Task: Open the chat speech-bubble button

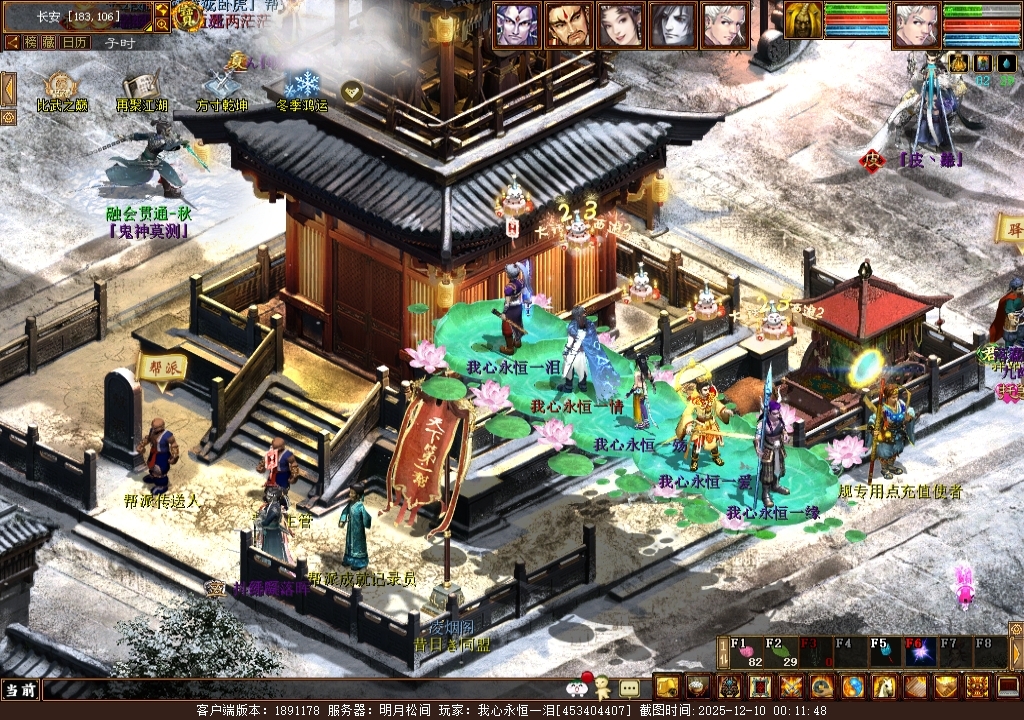Action: (629, 688)
